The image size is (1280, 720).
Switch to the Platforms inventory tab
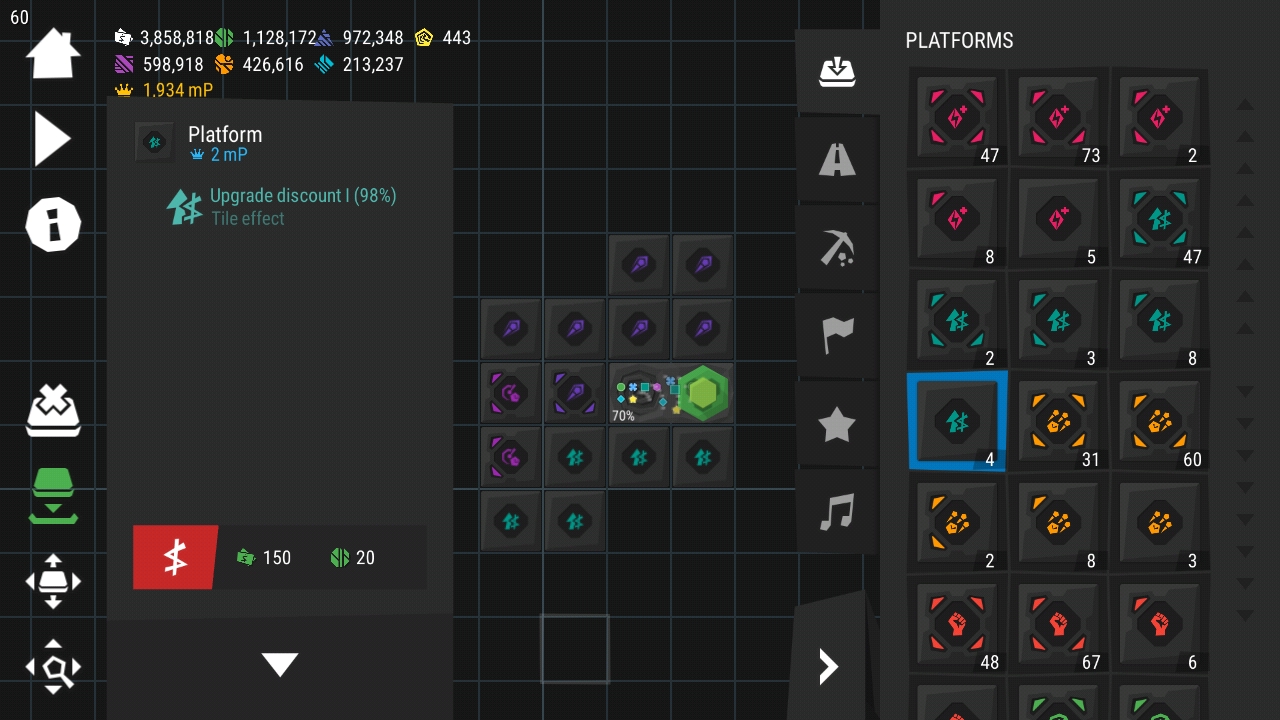(837, 72)
